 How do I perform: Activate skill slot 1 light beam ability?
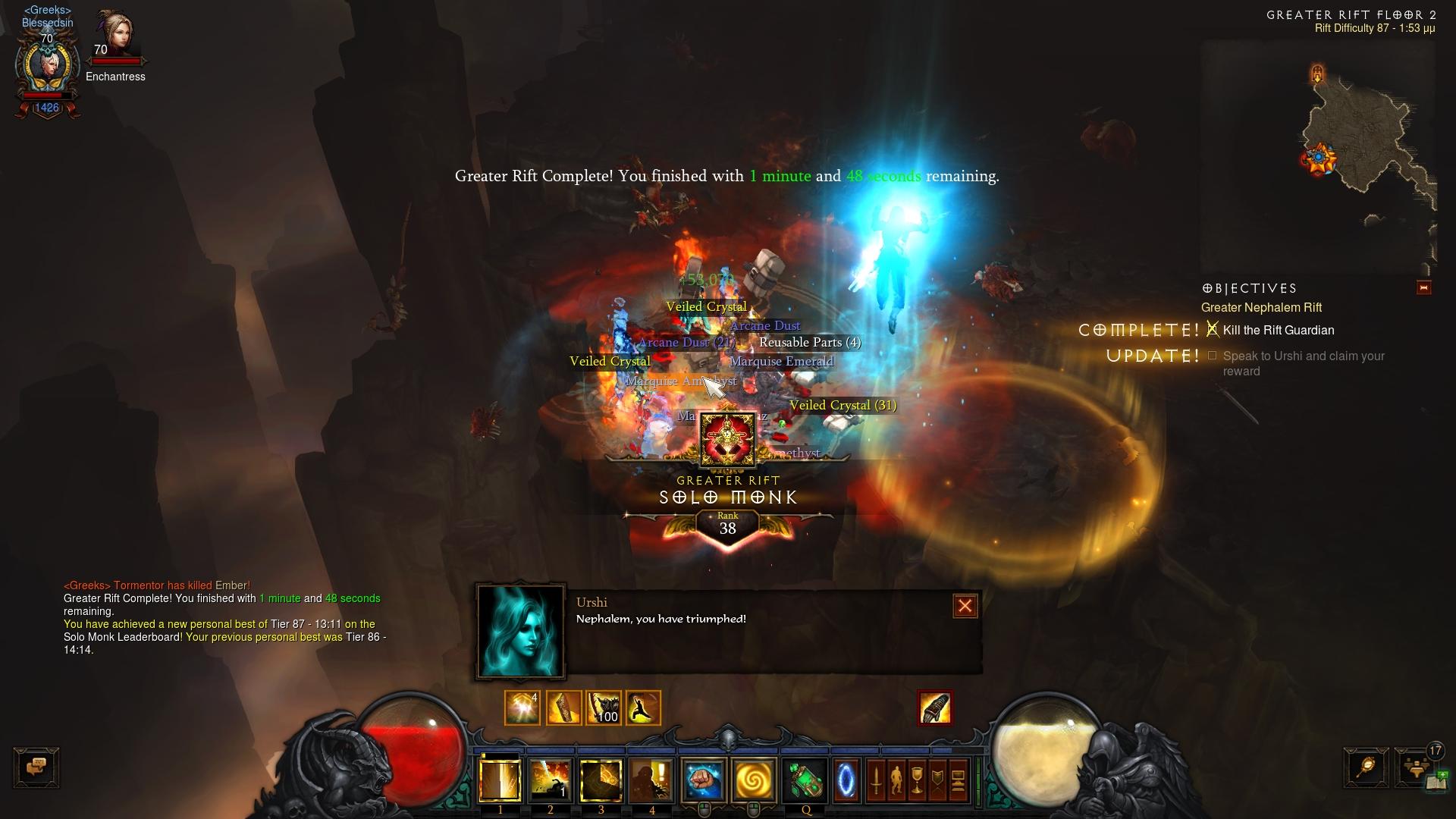pyautogui.click(x=500, y=780)
